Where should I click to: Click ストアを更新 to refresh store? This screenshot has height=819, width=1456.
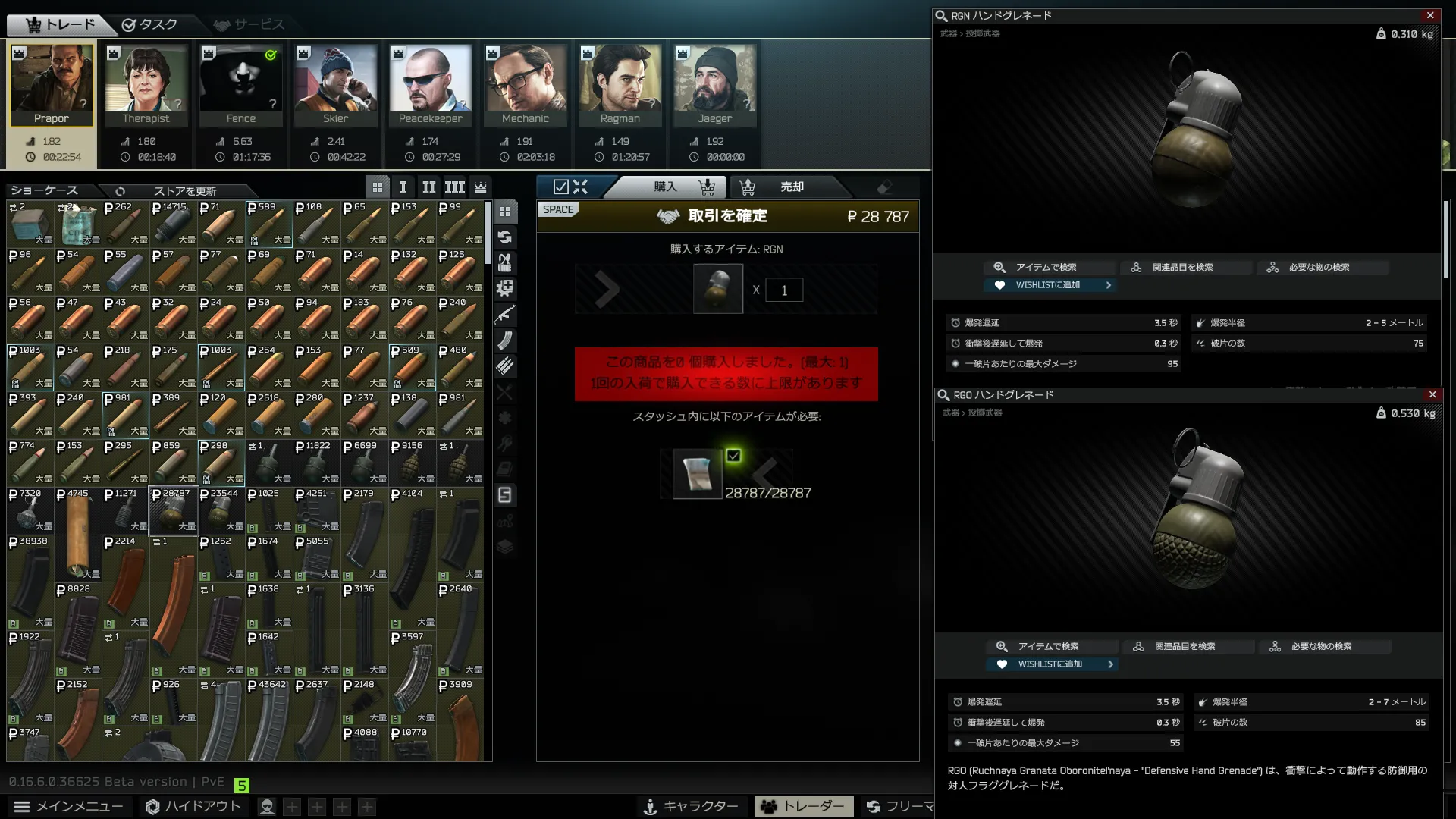[184, 191]
